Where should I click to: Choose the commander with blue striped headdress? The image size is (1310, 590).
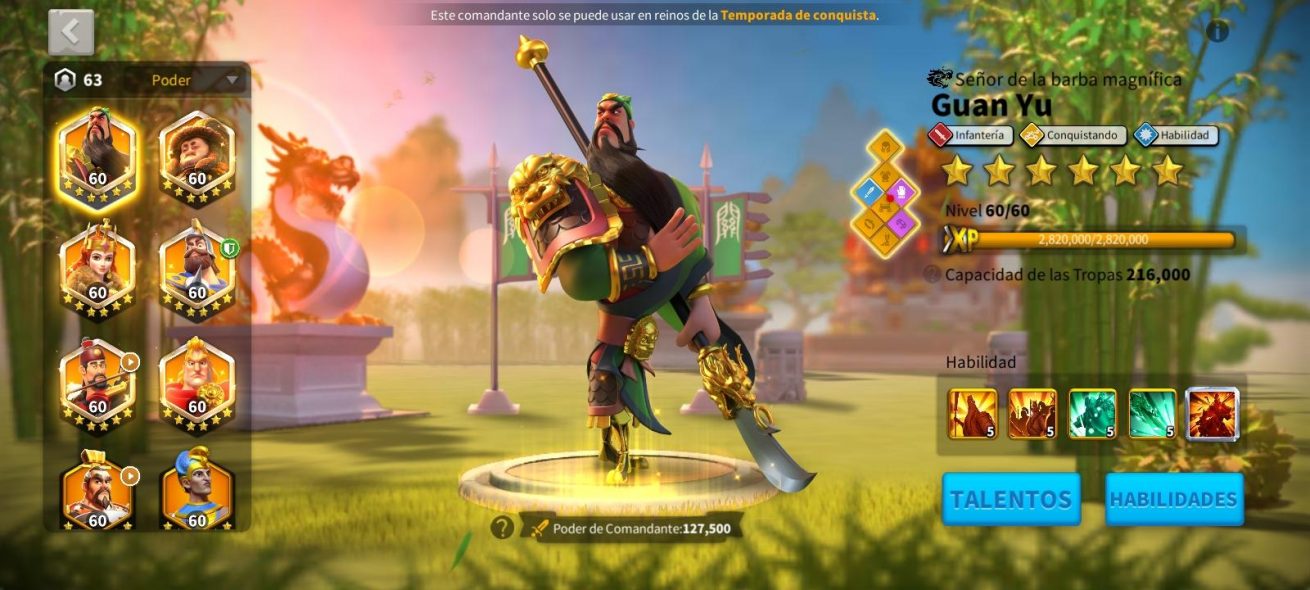197,490
